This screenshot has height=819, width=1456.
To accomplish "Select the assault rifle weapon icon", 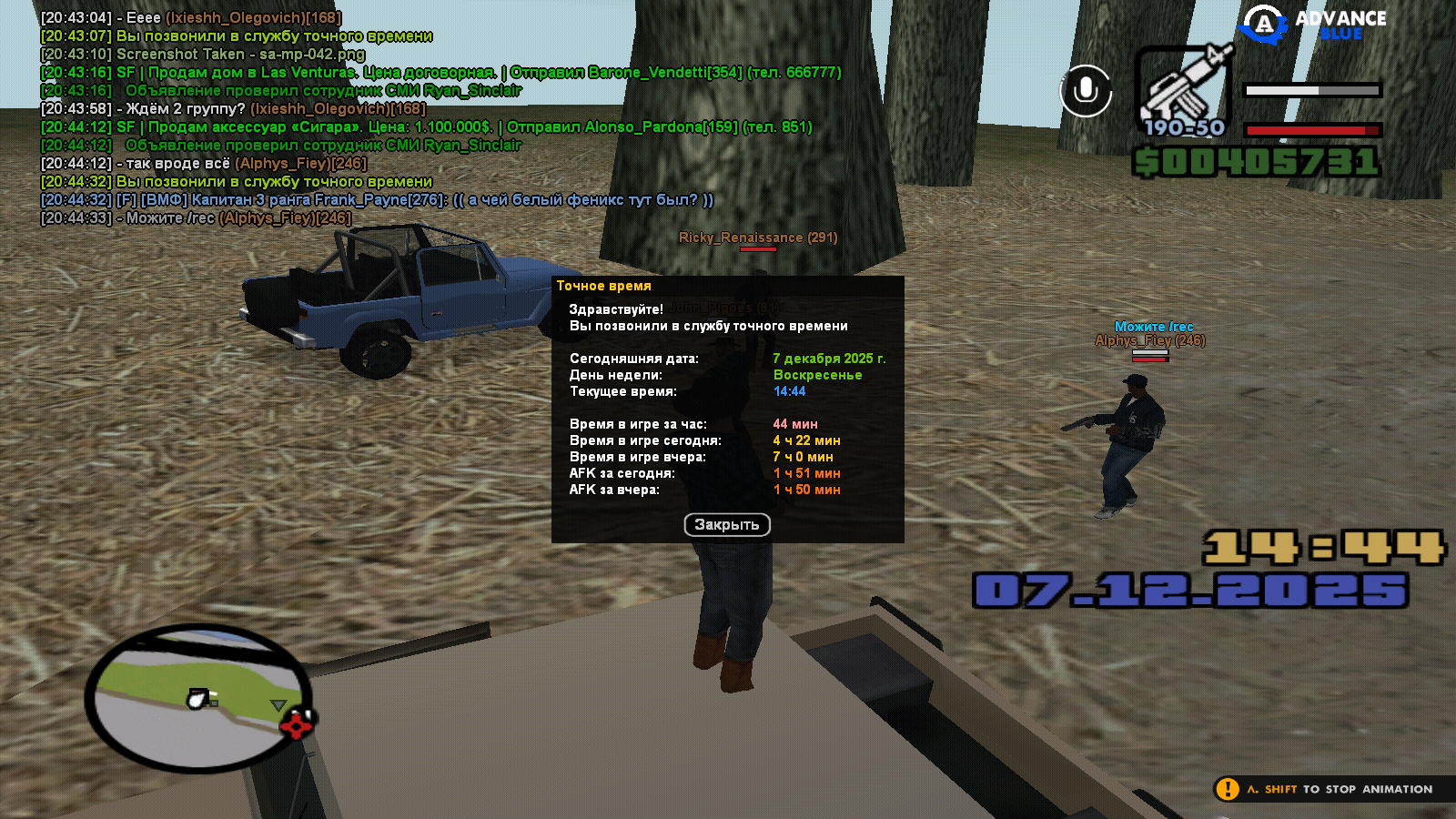I will click(x=1184, y=84).
